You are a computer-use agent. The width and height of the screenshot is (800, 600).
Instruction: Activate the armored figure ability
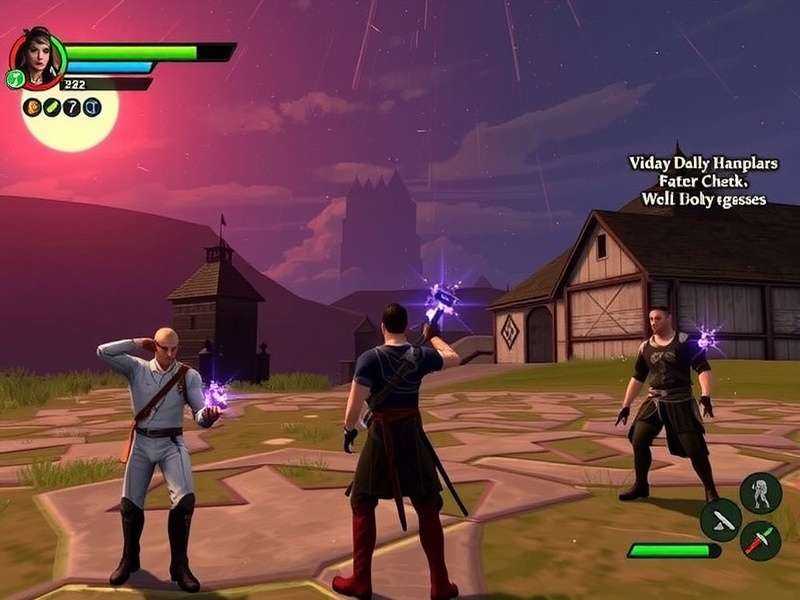click(760, 492)
